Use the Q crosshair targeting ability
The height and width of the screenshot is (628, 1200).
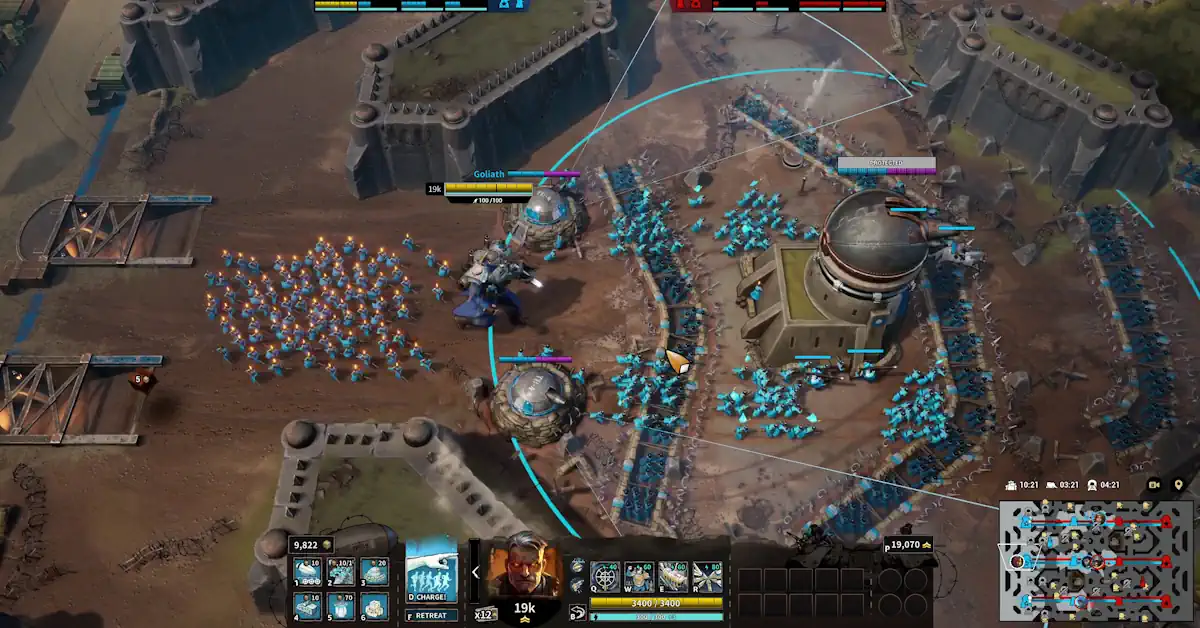605,577
